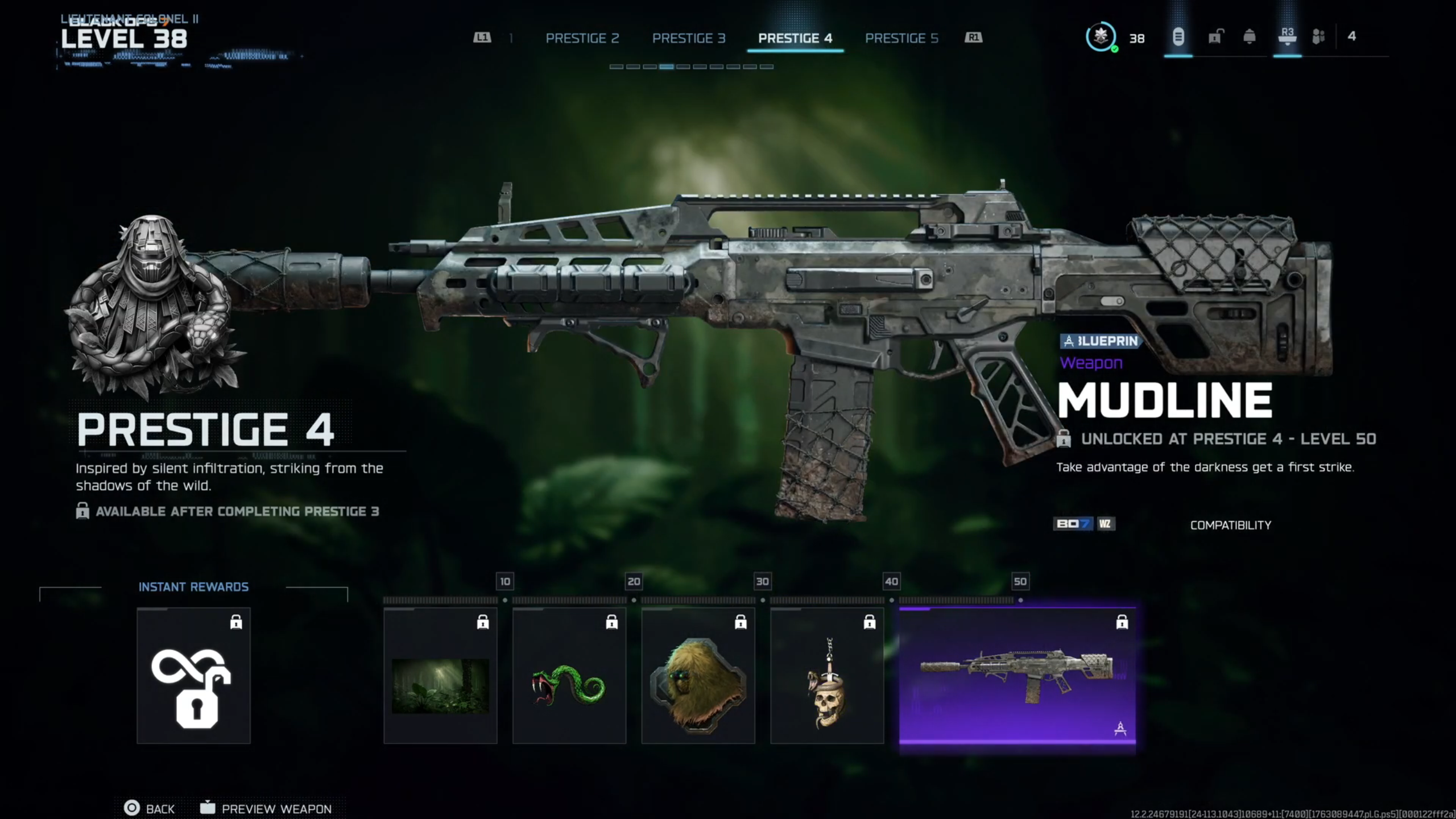Select the jungle loading screen reward tile

pos(440,676)
